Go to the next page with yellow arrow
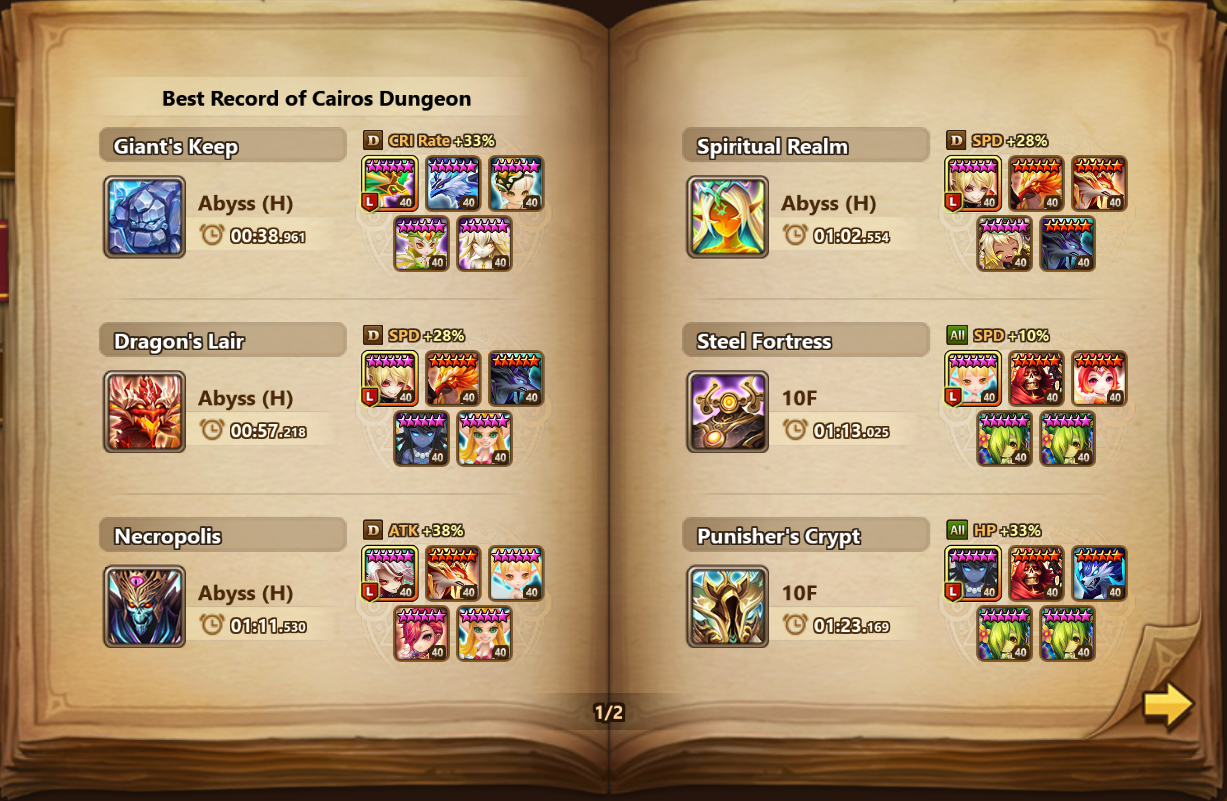This screenshot has width=1227, height=801. click(1167, 705)
